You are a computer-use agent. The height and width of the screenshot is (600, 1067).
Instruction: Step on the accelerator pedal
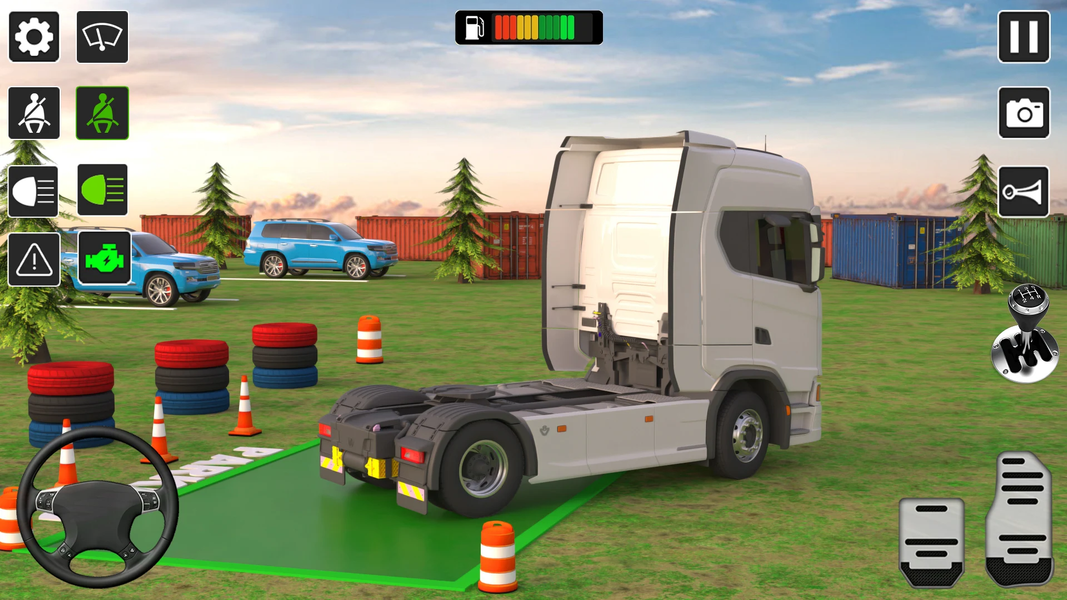1019,520
